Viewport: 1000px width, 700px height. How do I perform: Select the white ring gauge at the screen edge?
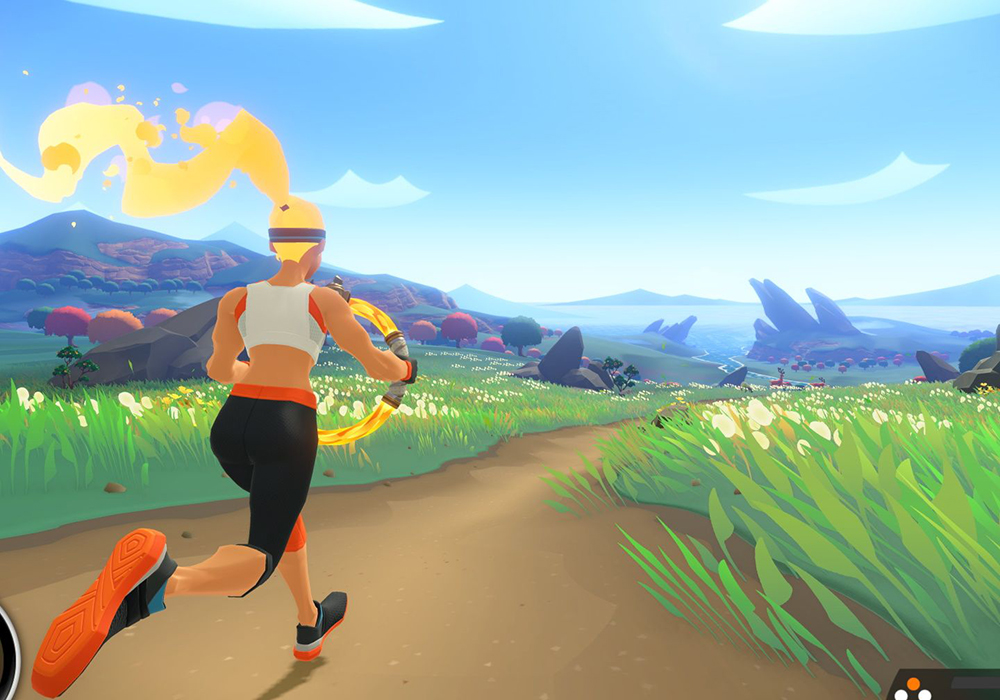(x=8, y=652)
